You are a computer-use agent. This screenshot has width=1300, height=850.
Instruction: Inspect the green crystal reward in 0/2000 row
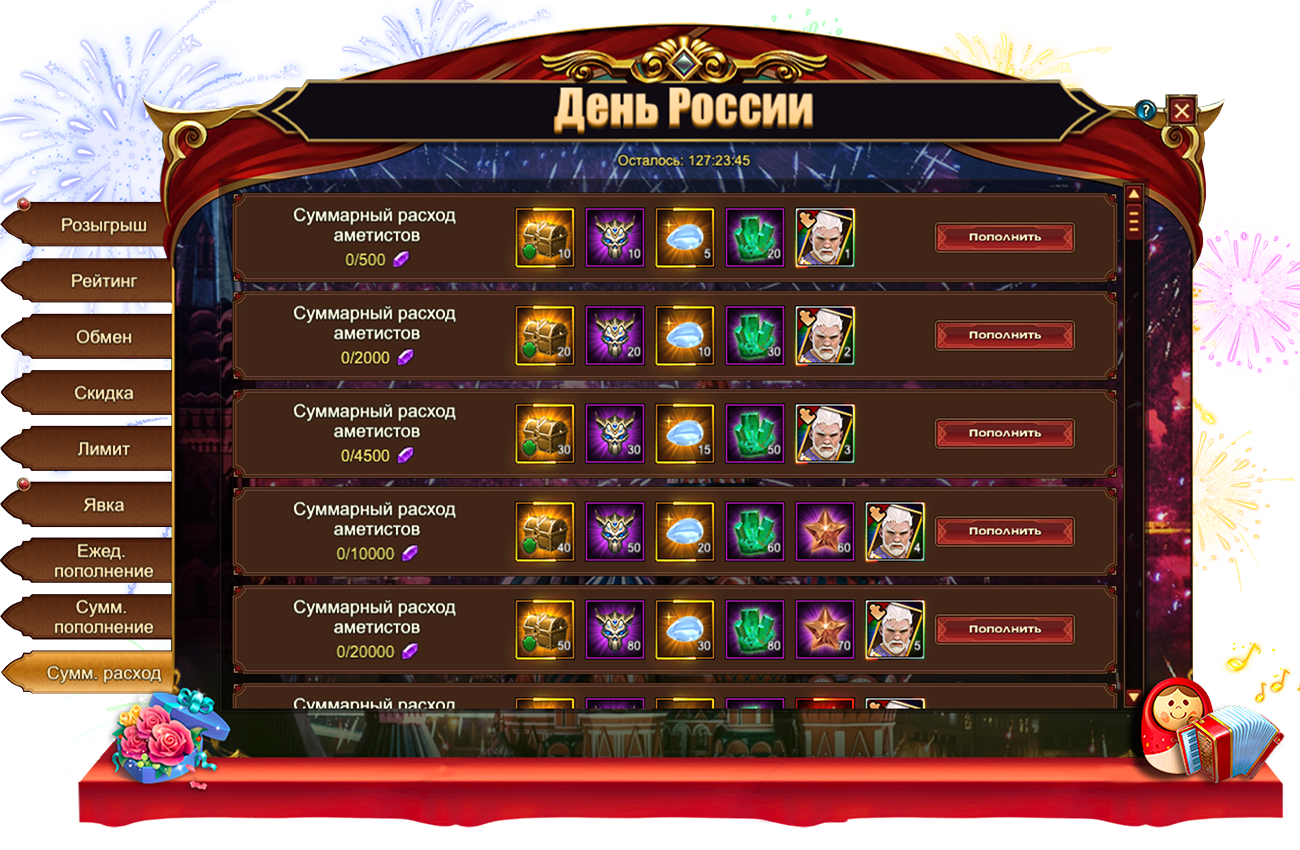pyautogui.click(x=755, y=336)
